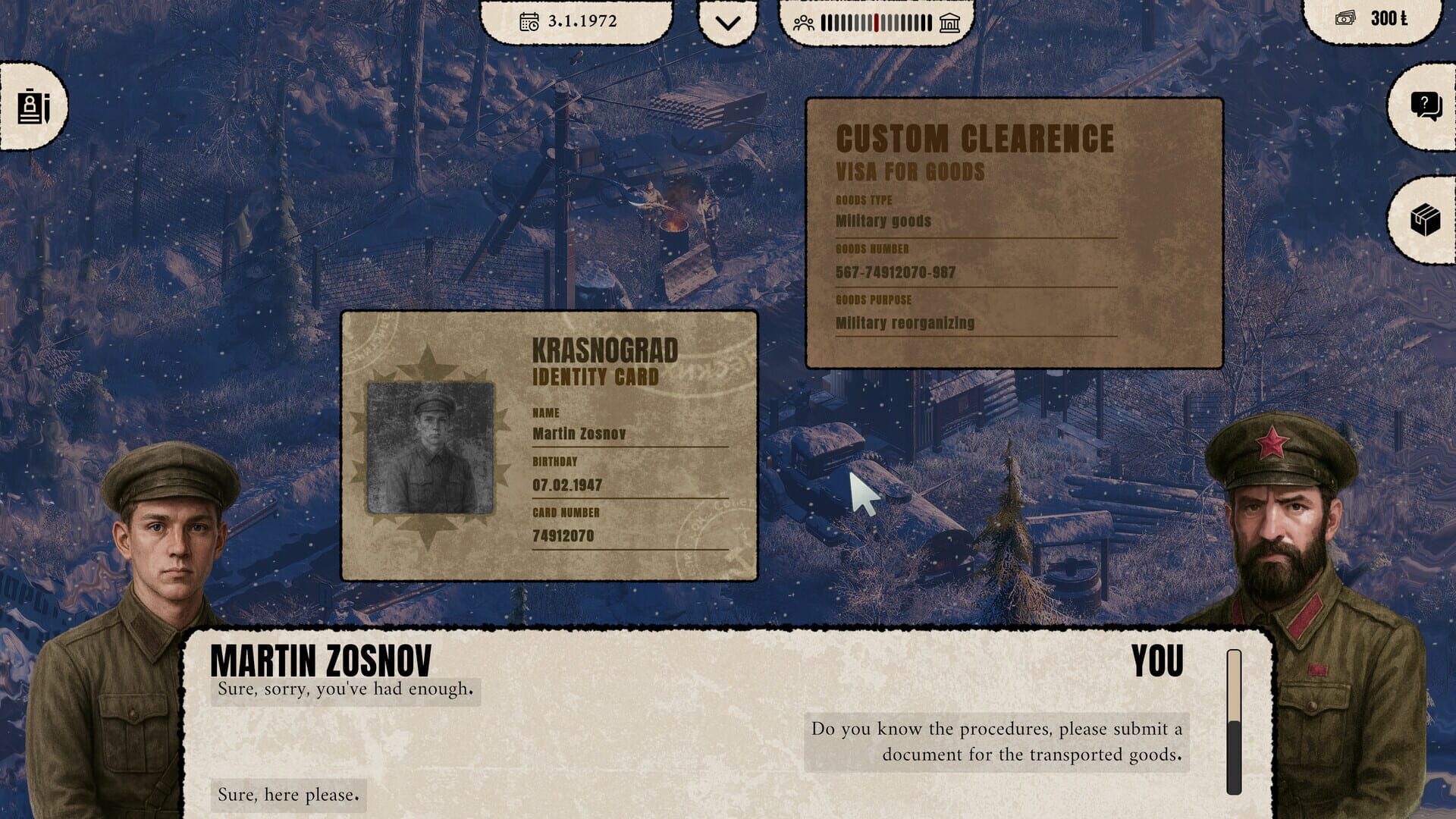The width and height of the screenshot is (1456, 819).
Task: Select the people queue icon on the top bar
Action: [803, 23]
